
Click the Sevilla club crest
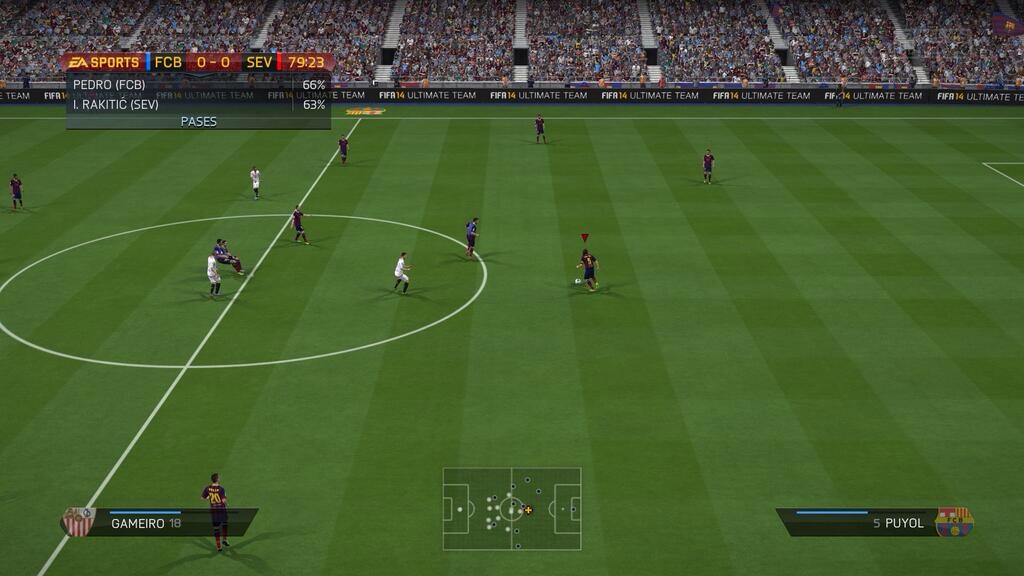(79, 521)
